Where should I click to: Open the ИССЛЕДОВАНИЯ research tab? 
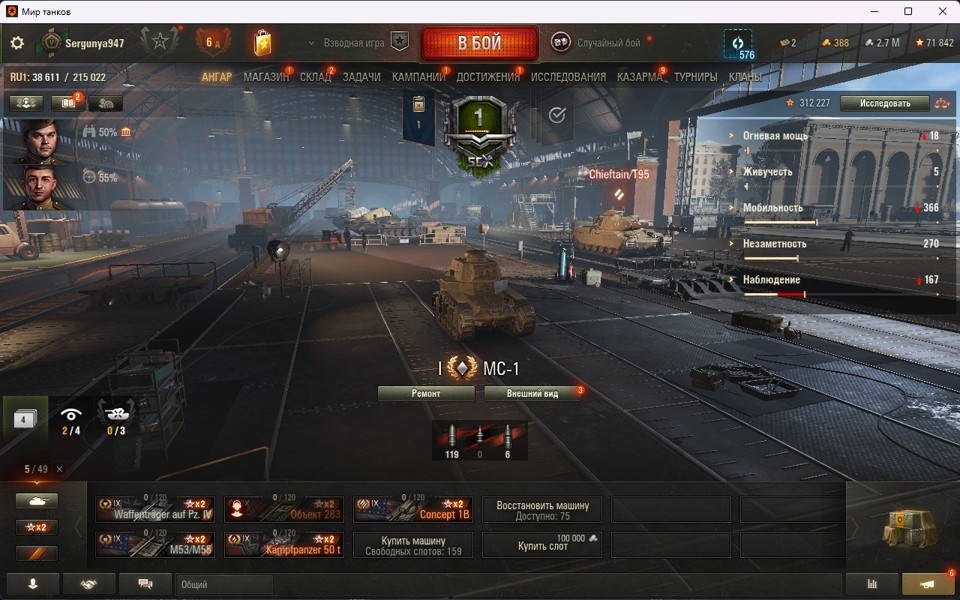(568, 77)
